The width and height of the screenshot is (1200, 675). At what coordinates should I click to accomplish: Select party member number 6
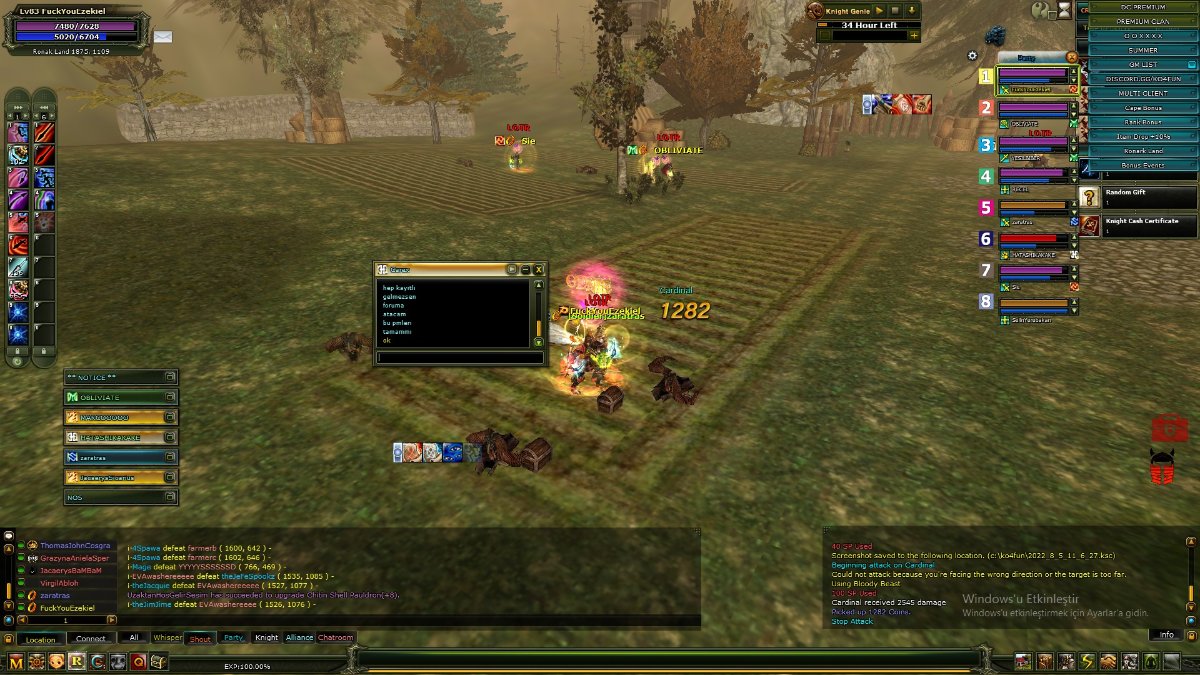(1034, 240)
